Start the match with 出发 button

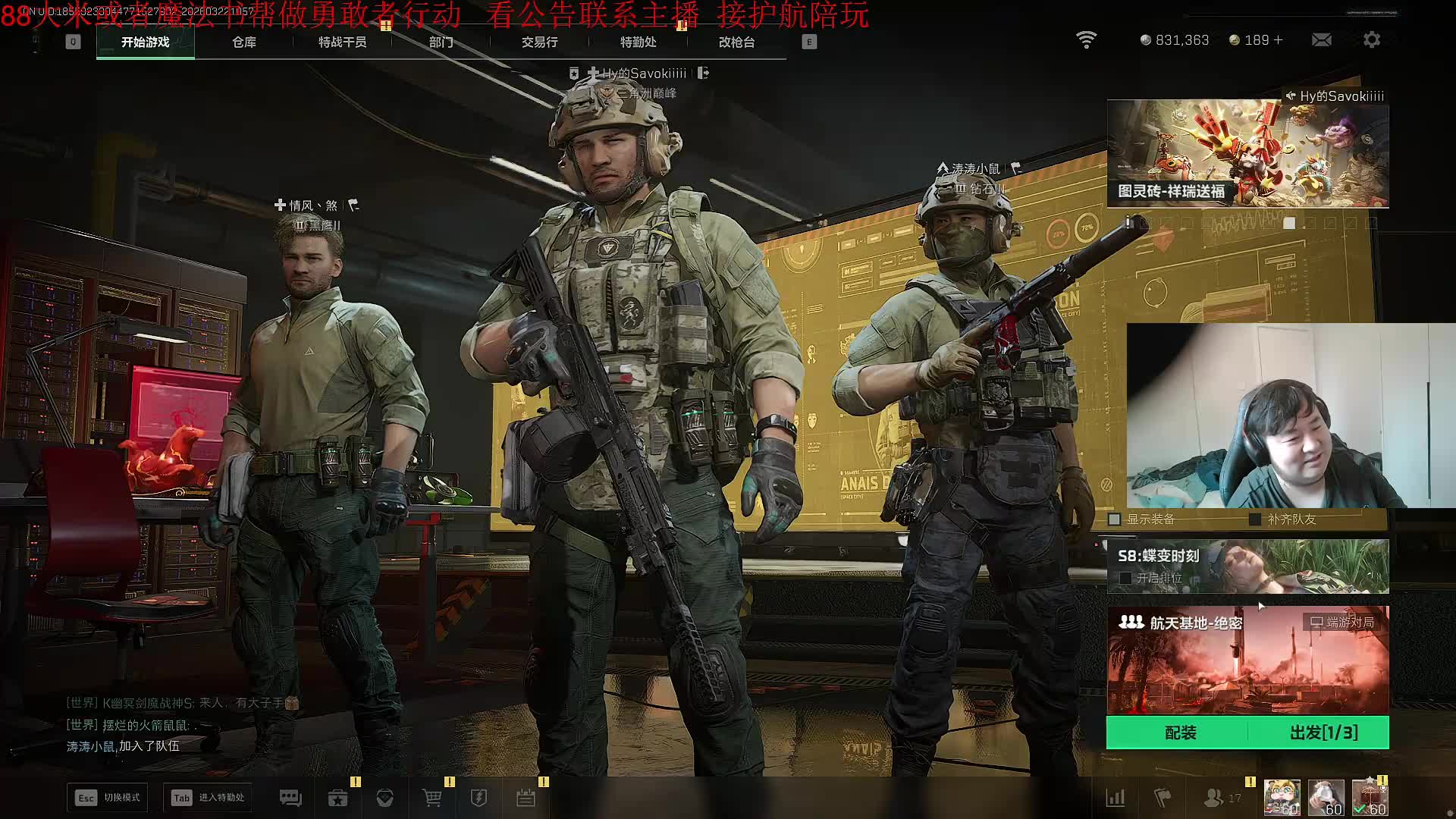(x=1323, y=733)
